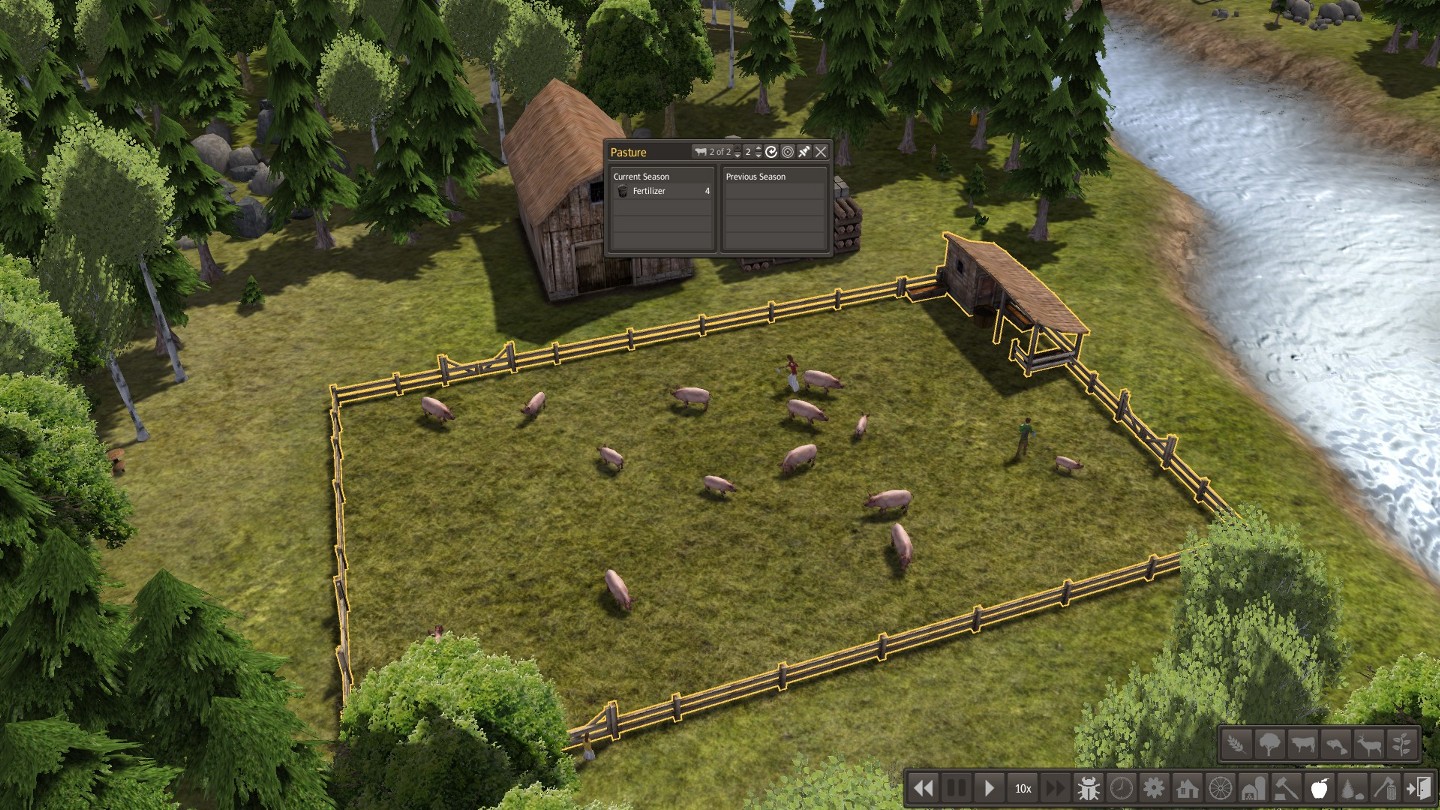The width and height of the screenshot is (1440, 810).
Task: Open the bug icon debug menu
Action: pyautogui.click(x=1088, y=788)
